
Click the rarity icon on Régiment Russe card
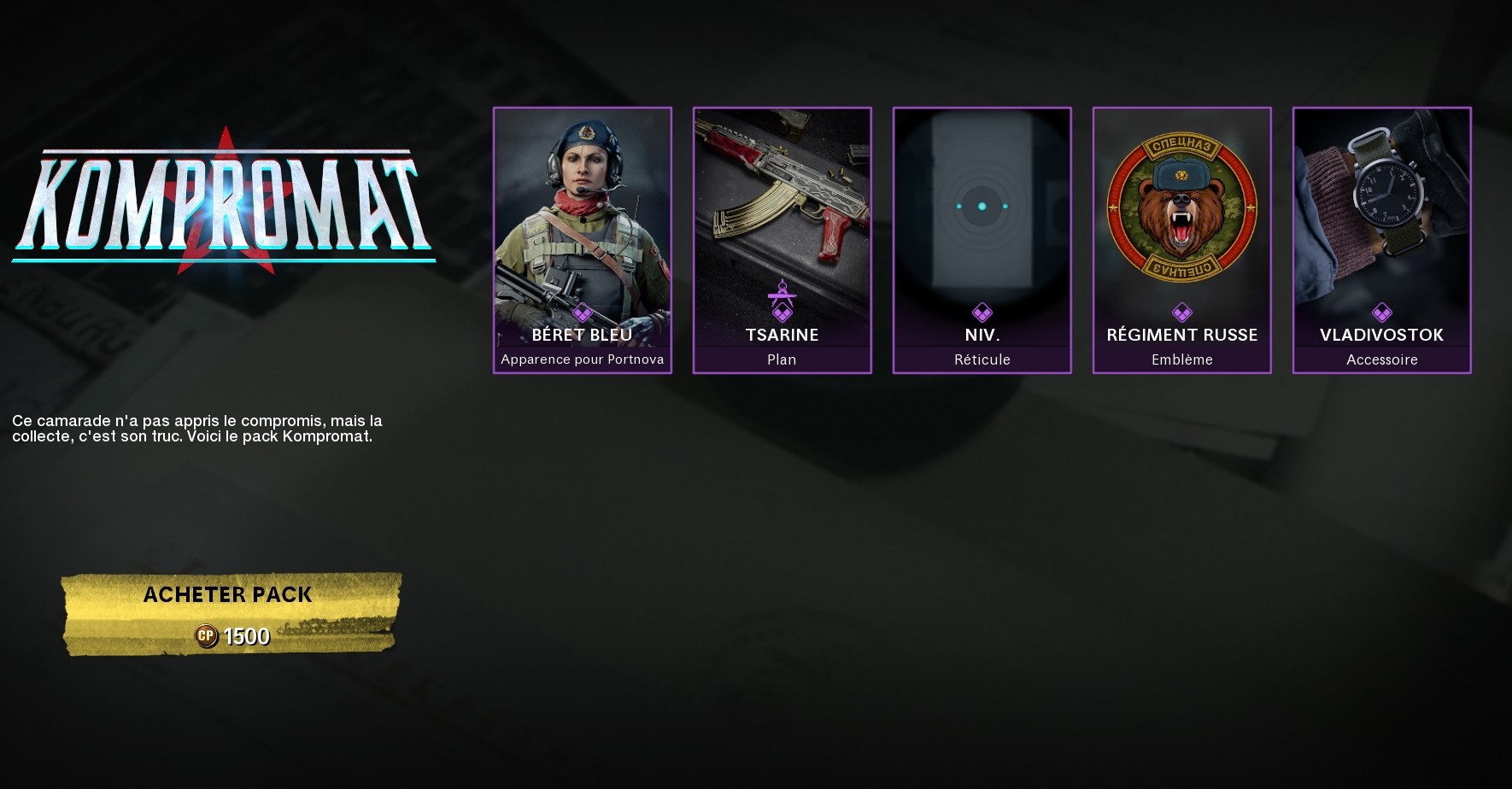(1181, 311)
